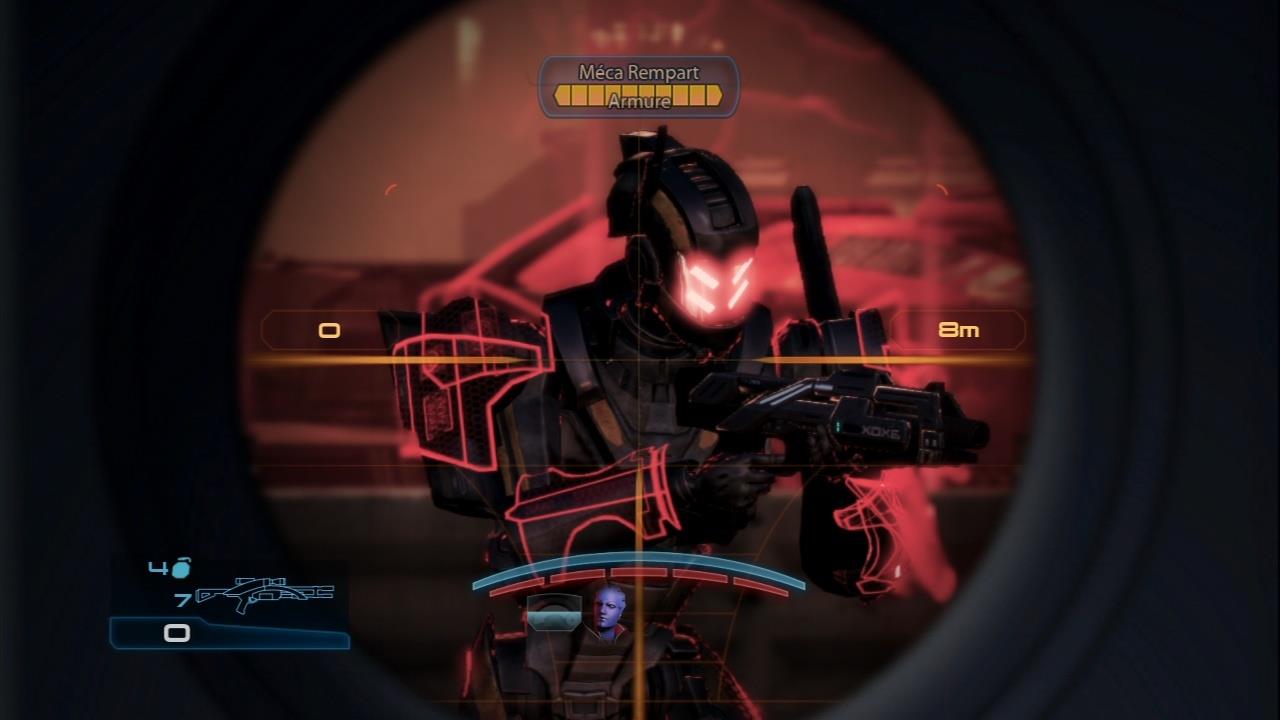Screen dimensions: 1280x720
Task: Select the greyed-out squadmate portrait
Action: [553, 614]
